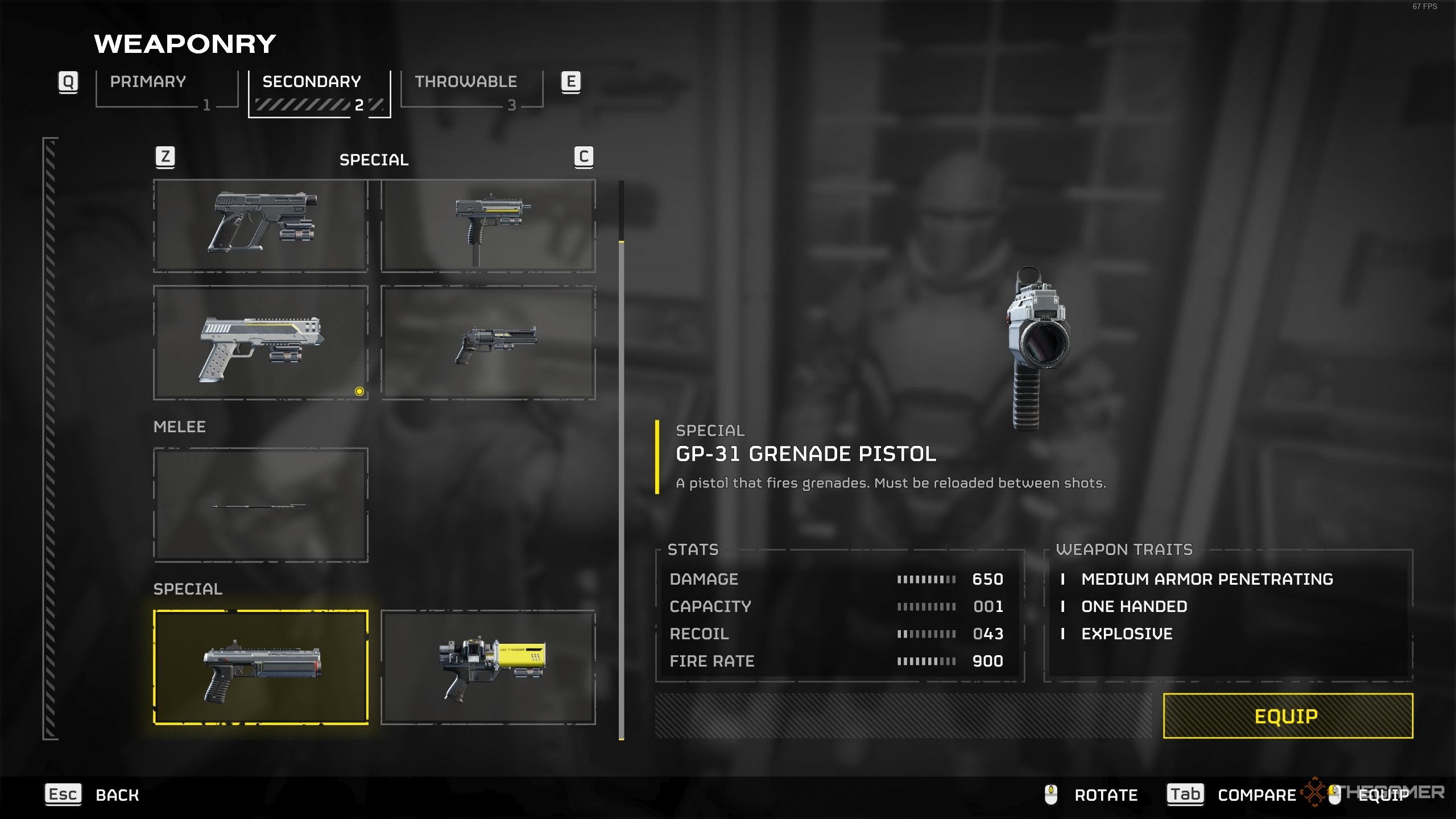Open the Throwable tab

471,89
